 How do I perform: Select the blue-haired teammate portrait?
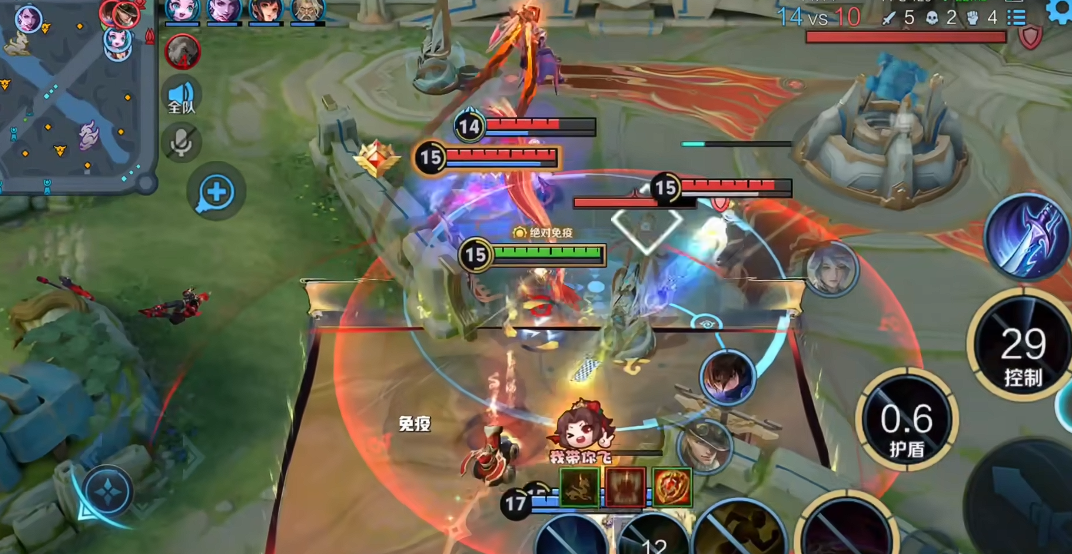coord(183,10)
